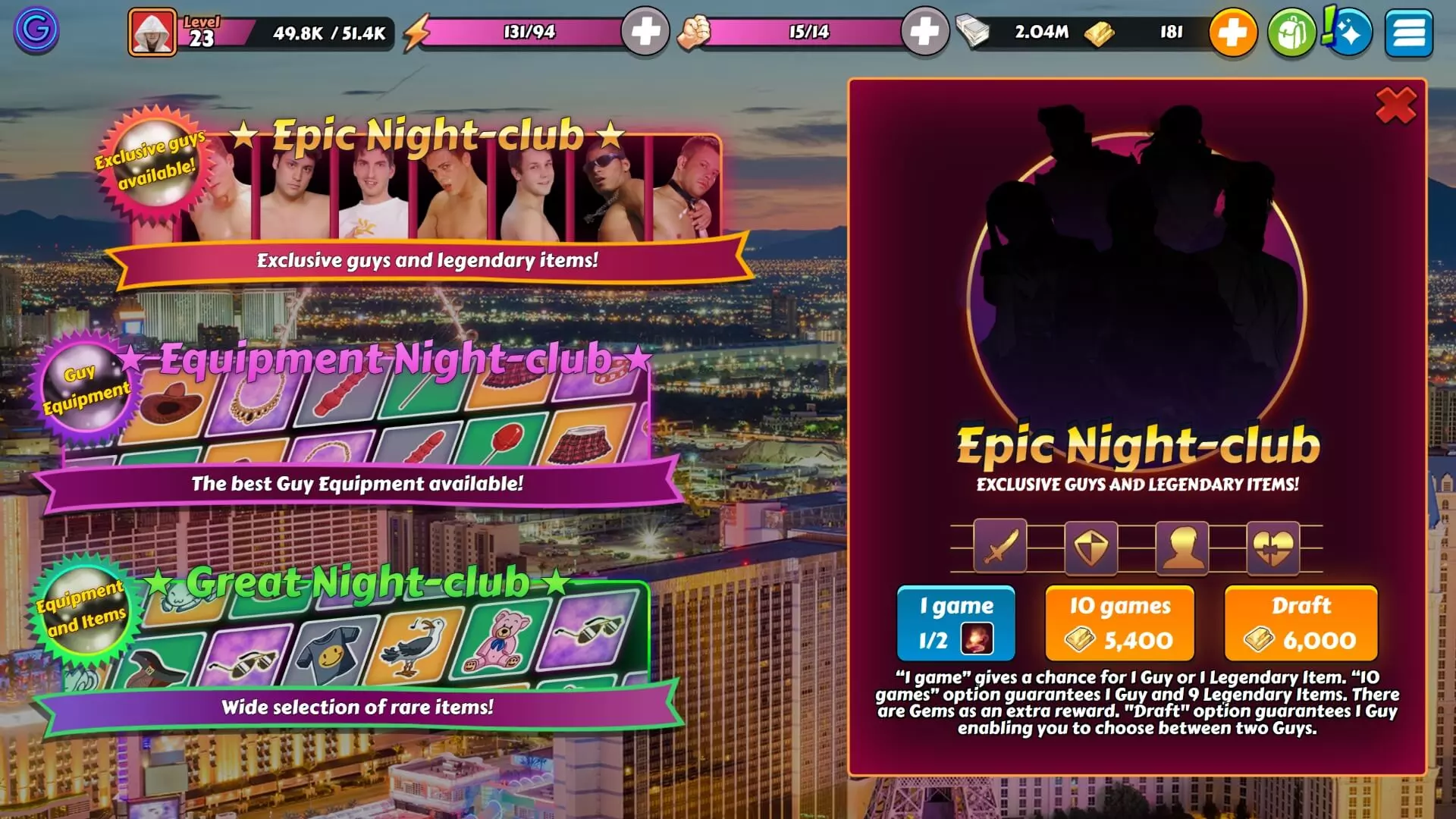
Task: Open the main hamburger menu
Action: tap(1408, 32)
